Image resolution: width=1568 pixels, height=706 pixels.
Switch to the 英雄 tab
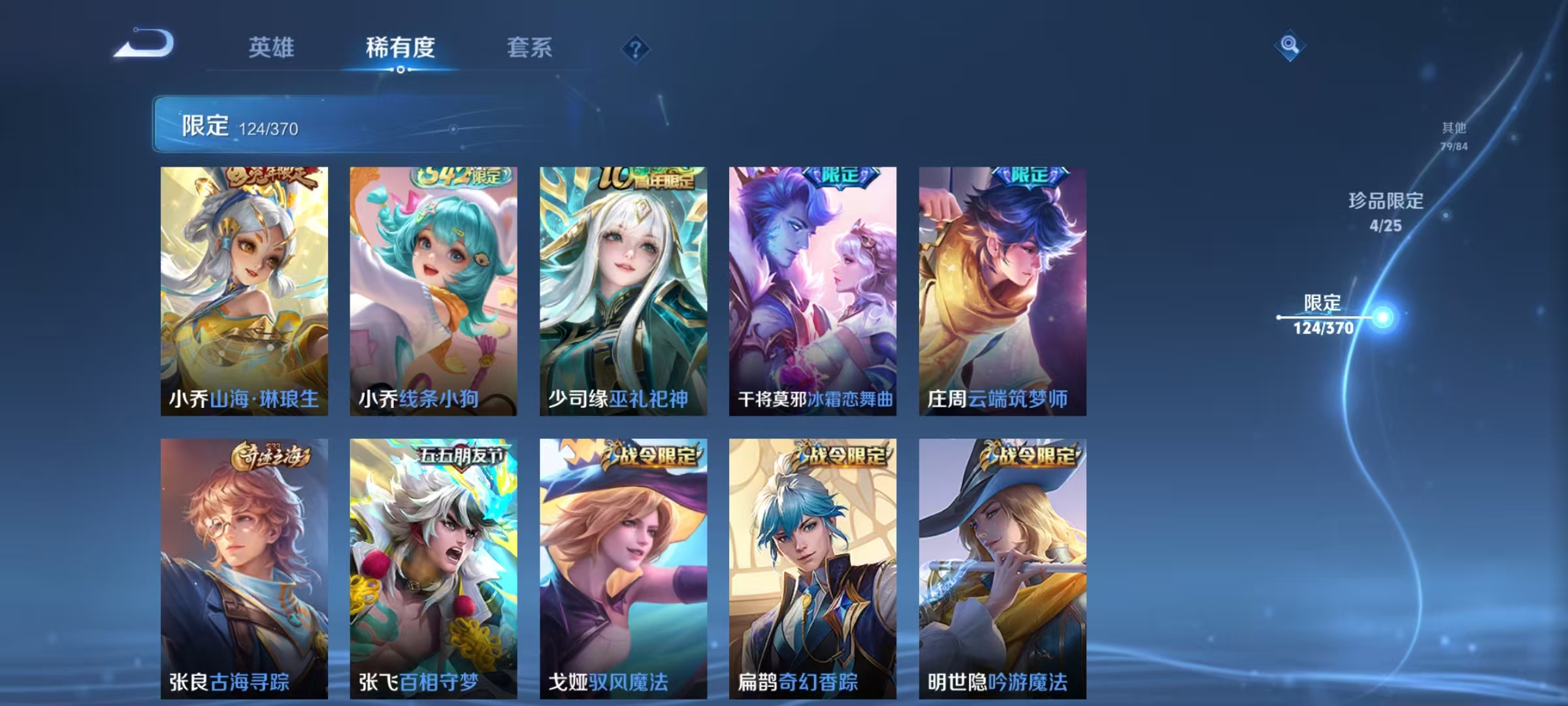click(x=272, y=48)
